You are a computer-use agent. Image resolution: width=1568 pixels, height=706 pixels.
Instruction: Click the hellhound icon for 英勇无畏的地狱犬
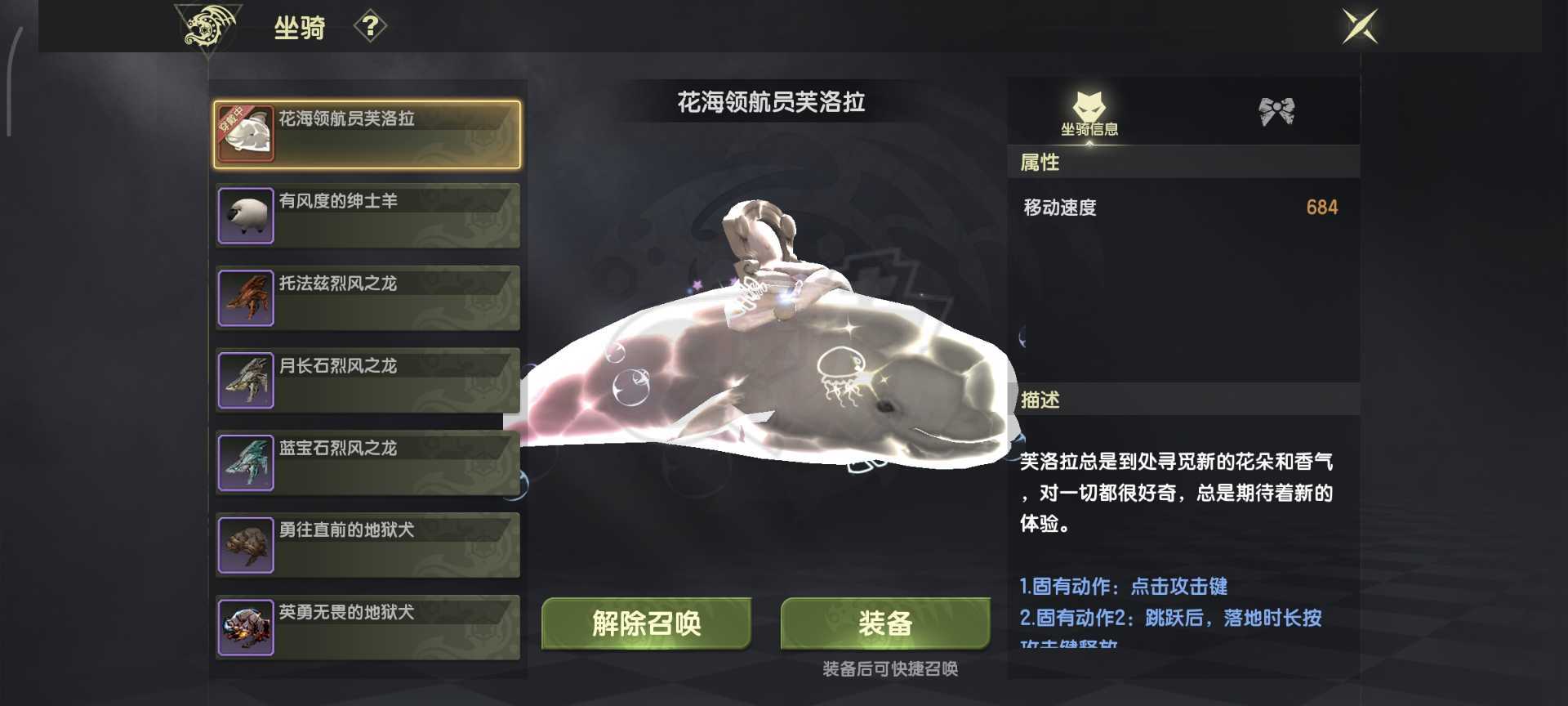coord(244,627)
